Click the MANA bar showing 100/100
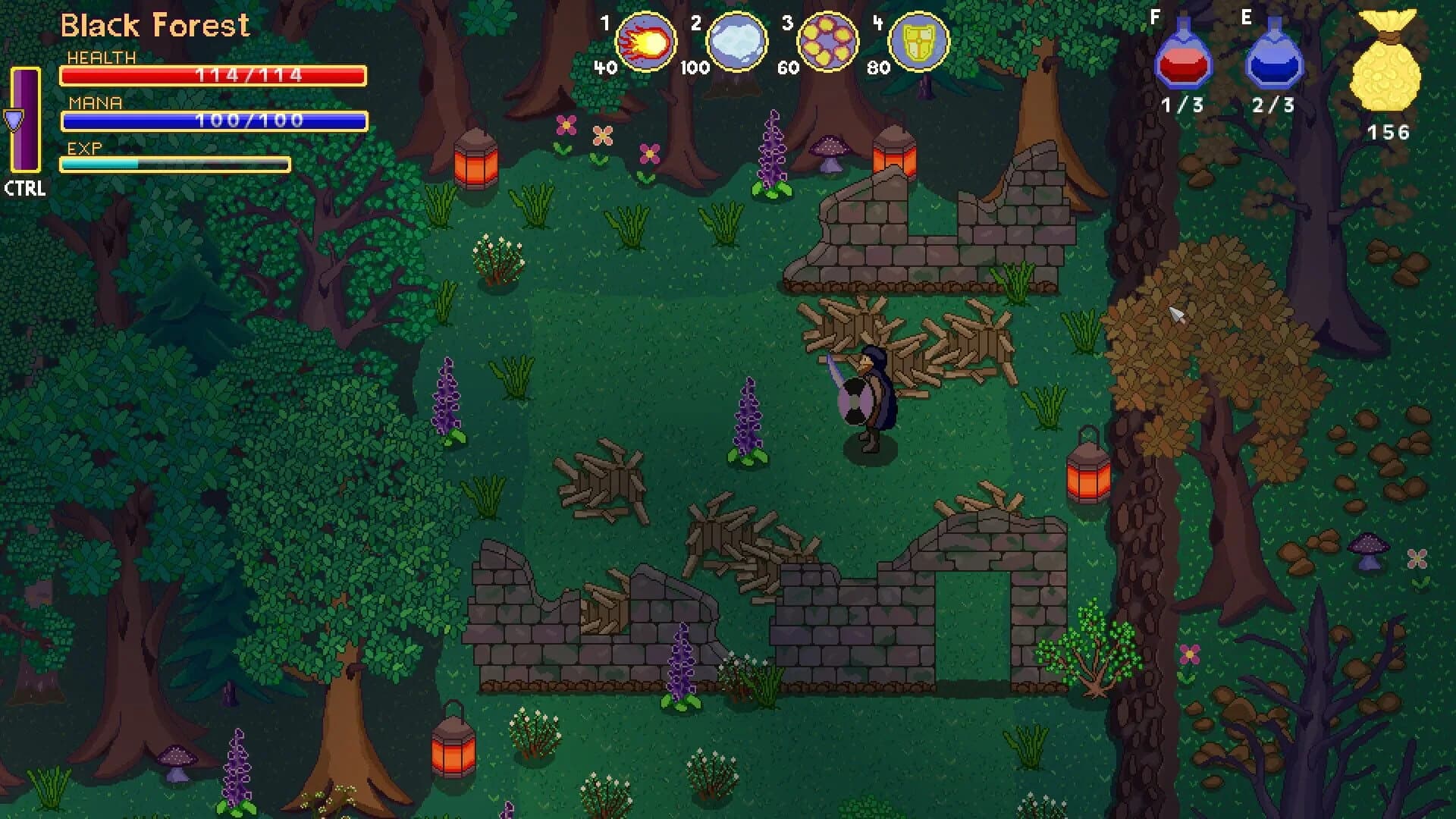1456x819 pixels. click(x=212, y=121)
